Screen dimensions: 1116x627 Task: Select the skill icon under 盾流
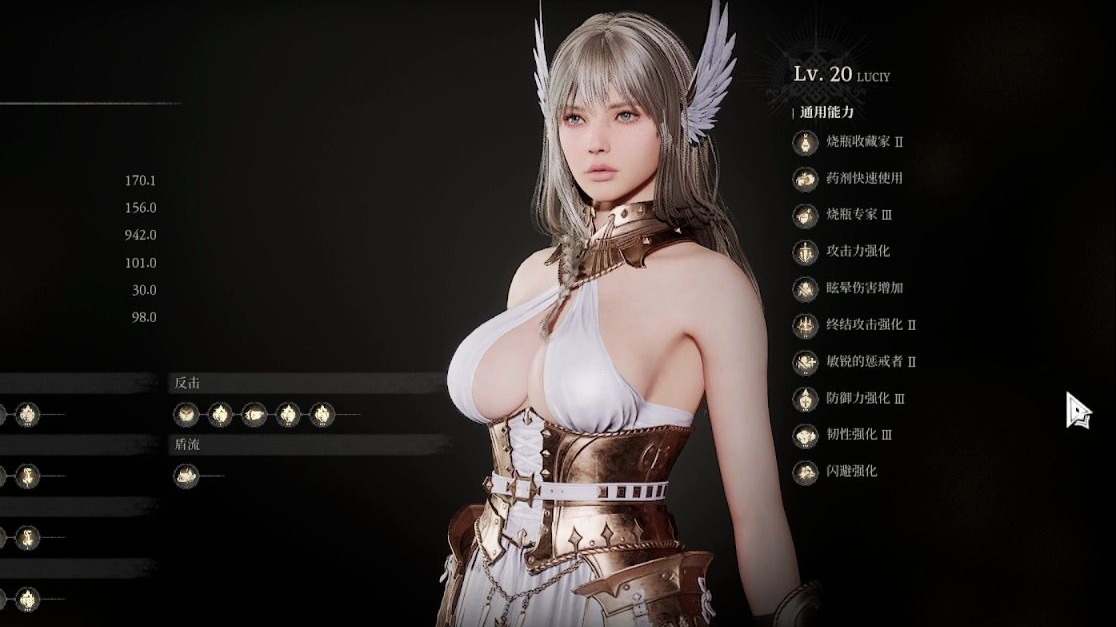pyautogui.click(x=186, y=477)
